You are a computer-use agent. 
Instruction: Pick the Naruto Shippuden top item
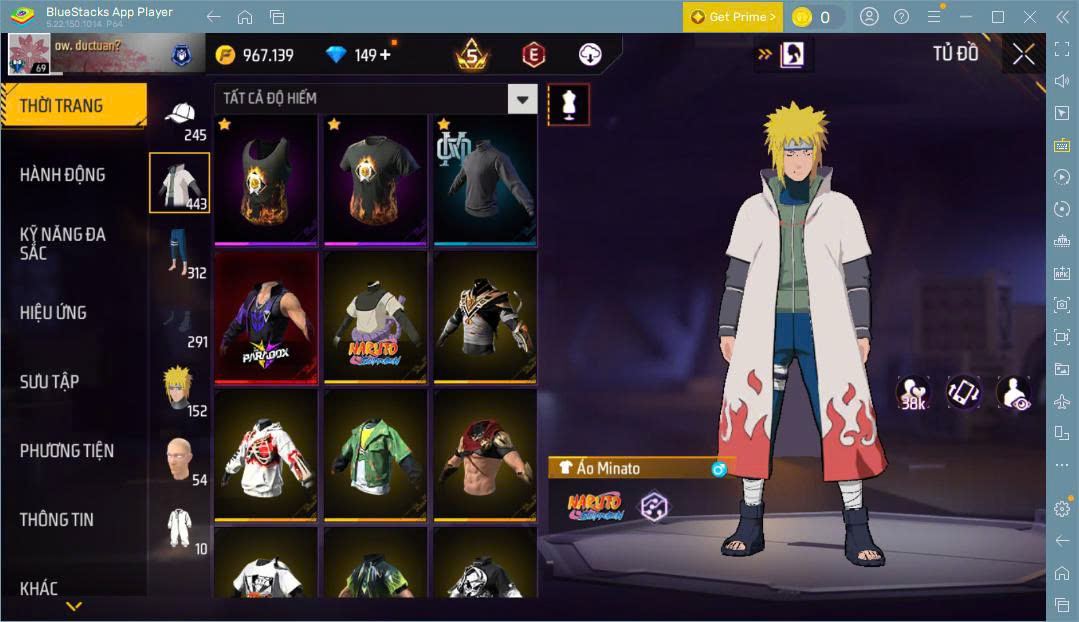[x=375, y=318]
